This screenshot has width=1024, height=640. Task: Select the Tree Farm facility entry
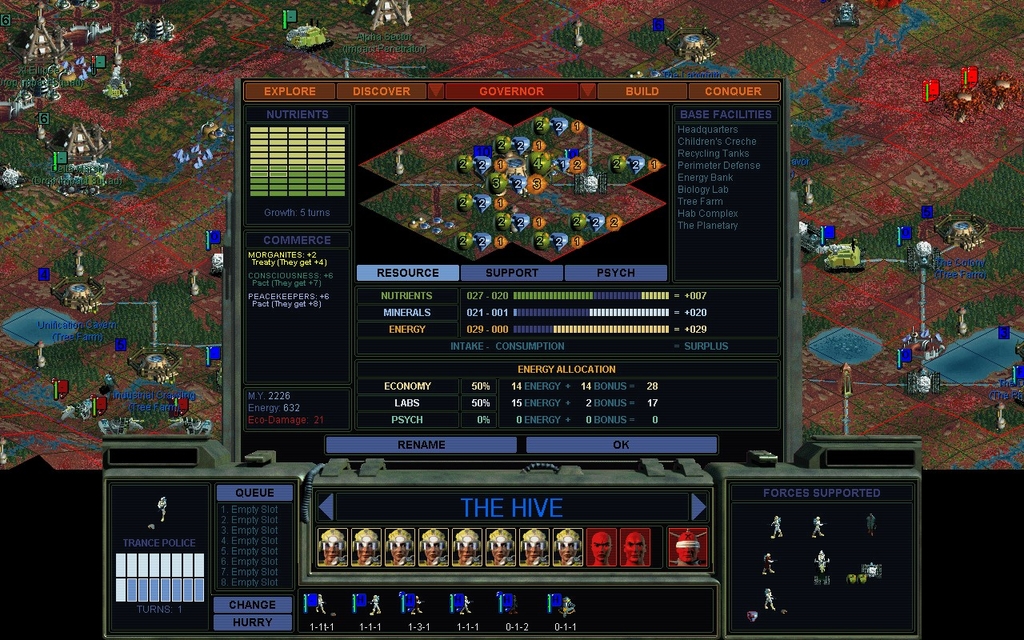pos(700,202)
